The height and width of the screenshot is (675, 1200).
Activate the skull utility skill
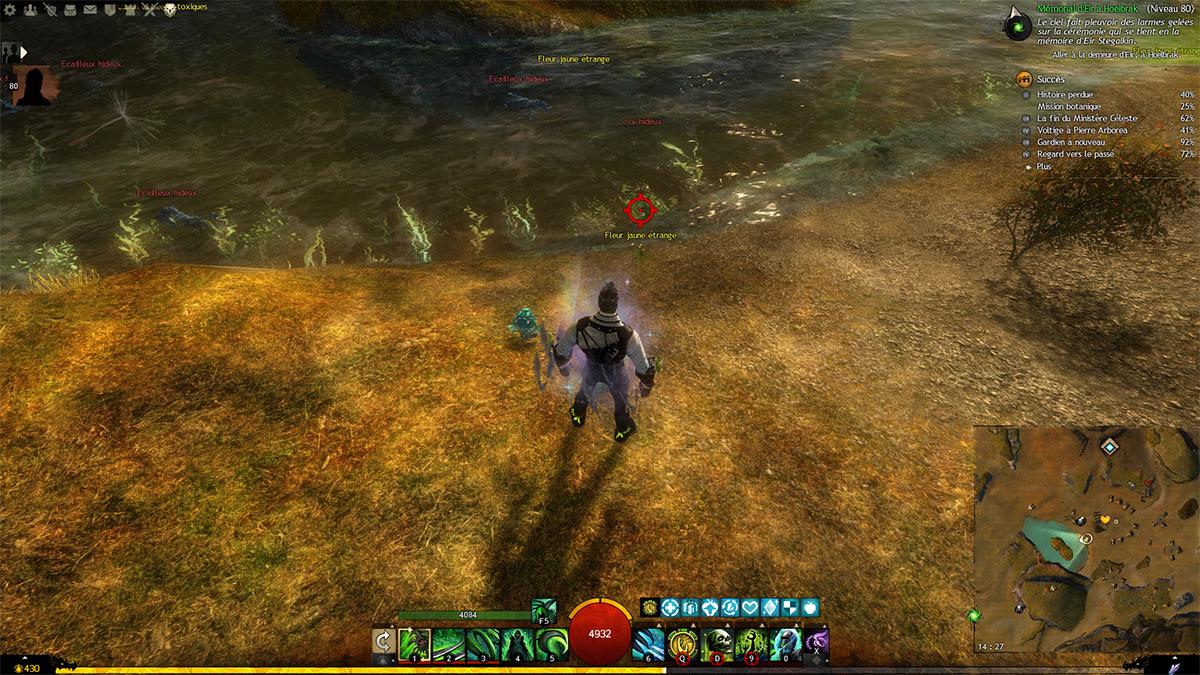[717, 643]
